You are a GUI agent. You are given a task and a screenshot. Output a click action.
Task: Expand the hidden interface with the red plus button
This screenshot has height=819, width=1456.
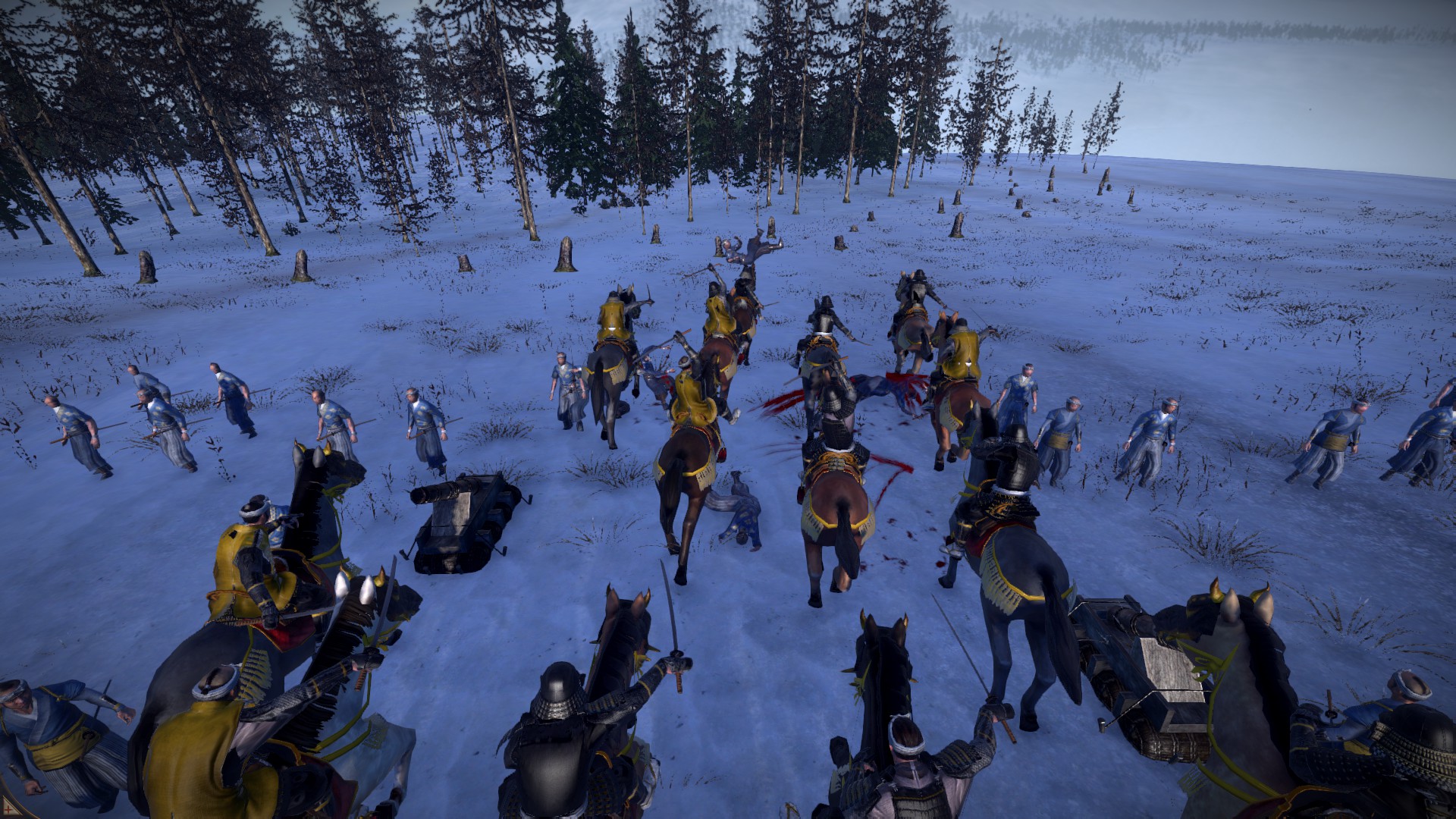point(11,808)
